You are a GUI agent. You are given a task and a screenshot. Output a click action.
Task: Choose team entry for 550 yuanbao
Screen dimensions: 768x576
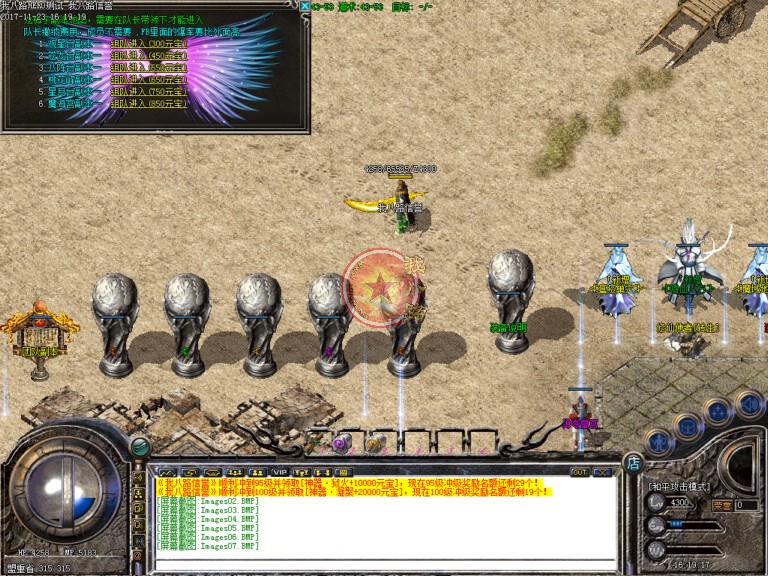[147, 67]
